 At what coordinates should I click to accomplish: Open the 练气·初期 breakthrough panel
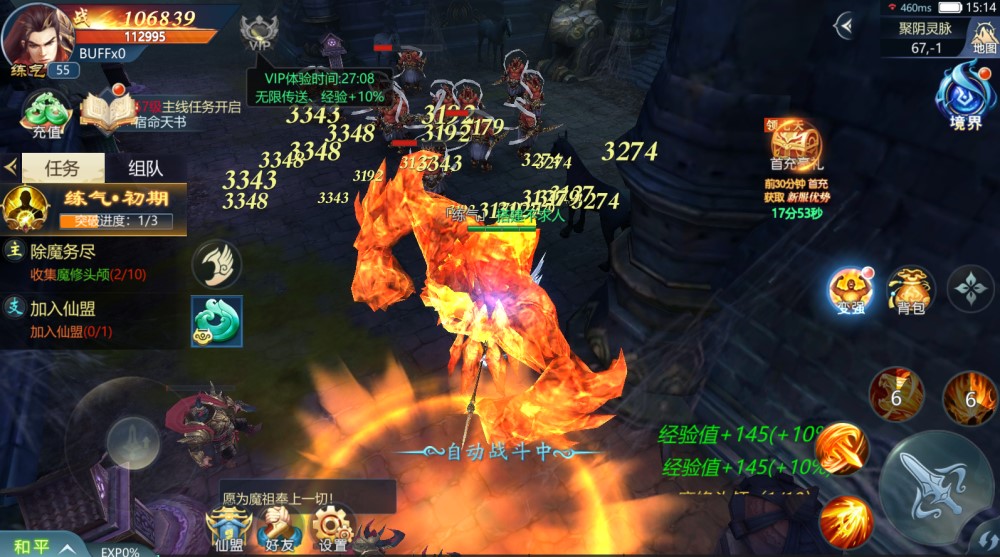point(95,207)
